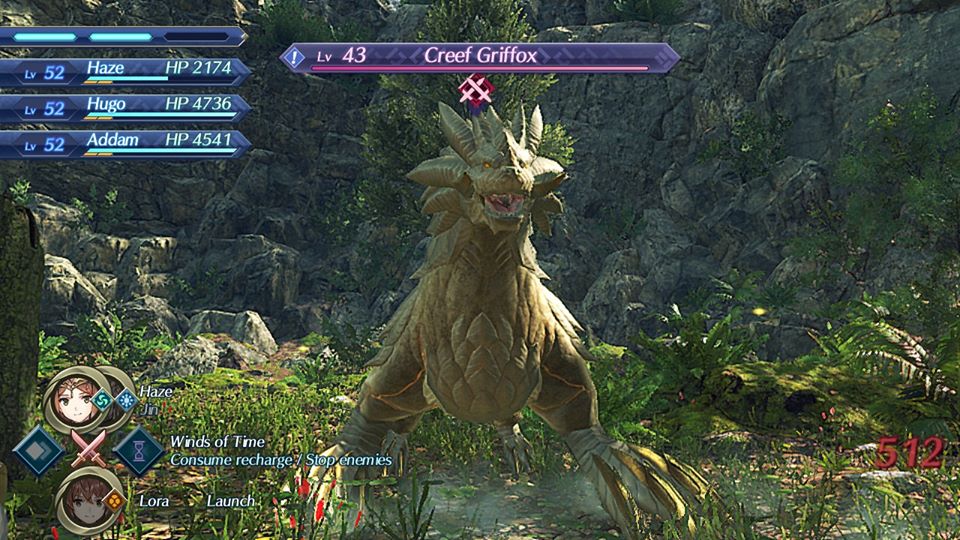Viewport: 960px width, 540px height.
Task: Select Haze's party row
Action: point(125,73)
